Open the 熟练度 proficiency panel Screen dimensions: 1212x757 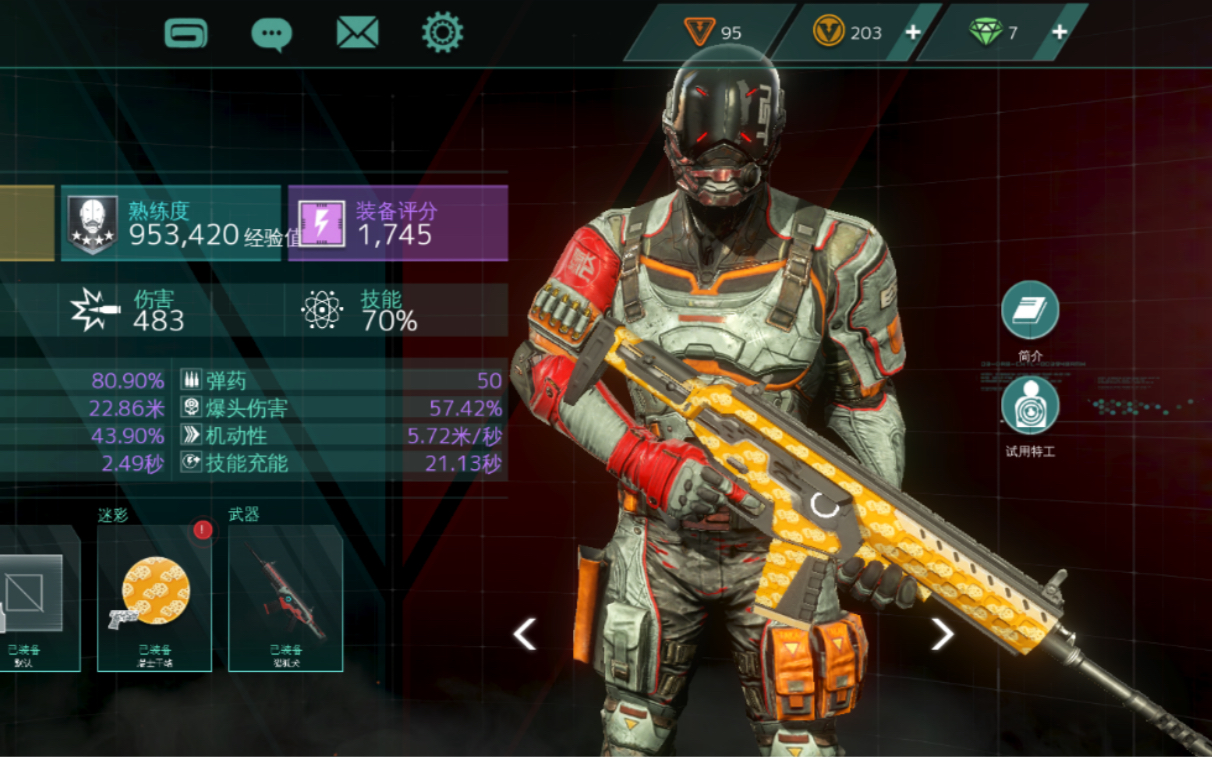[171, 223]
